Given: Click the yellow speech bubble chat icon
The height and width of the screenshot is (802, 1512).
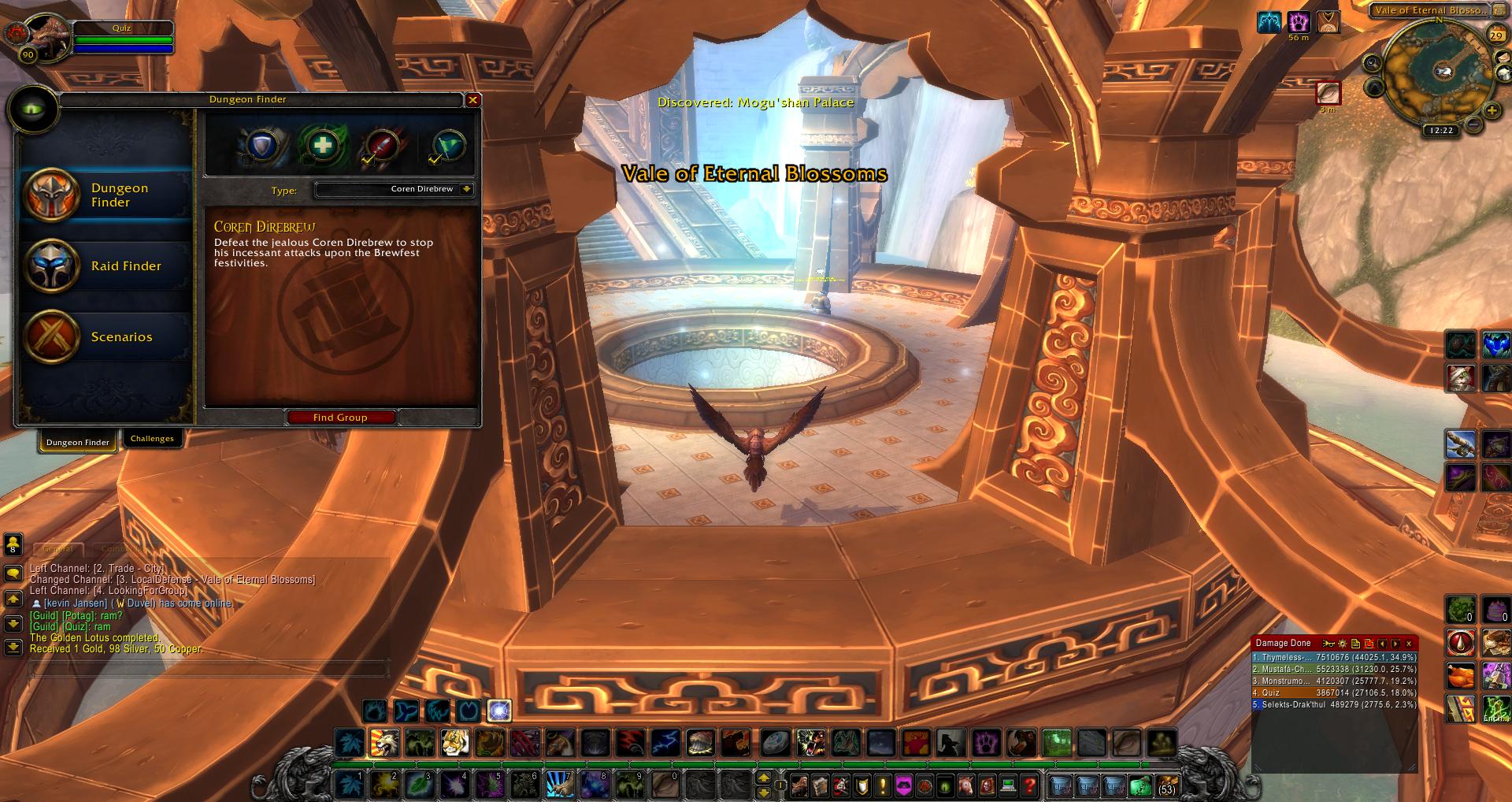Looking at the screenshot, I should [x=13, y=573].
